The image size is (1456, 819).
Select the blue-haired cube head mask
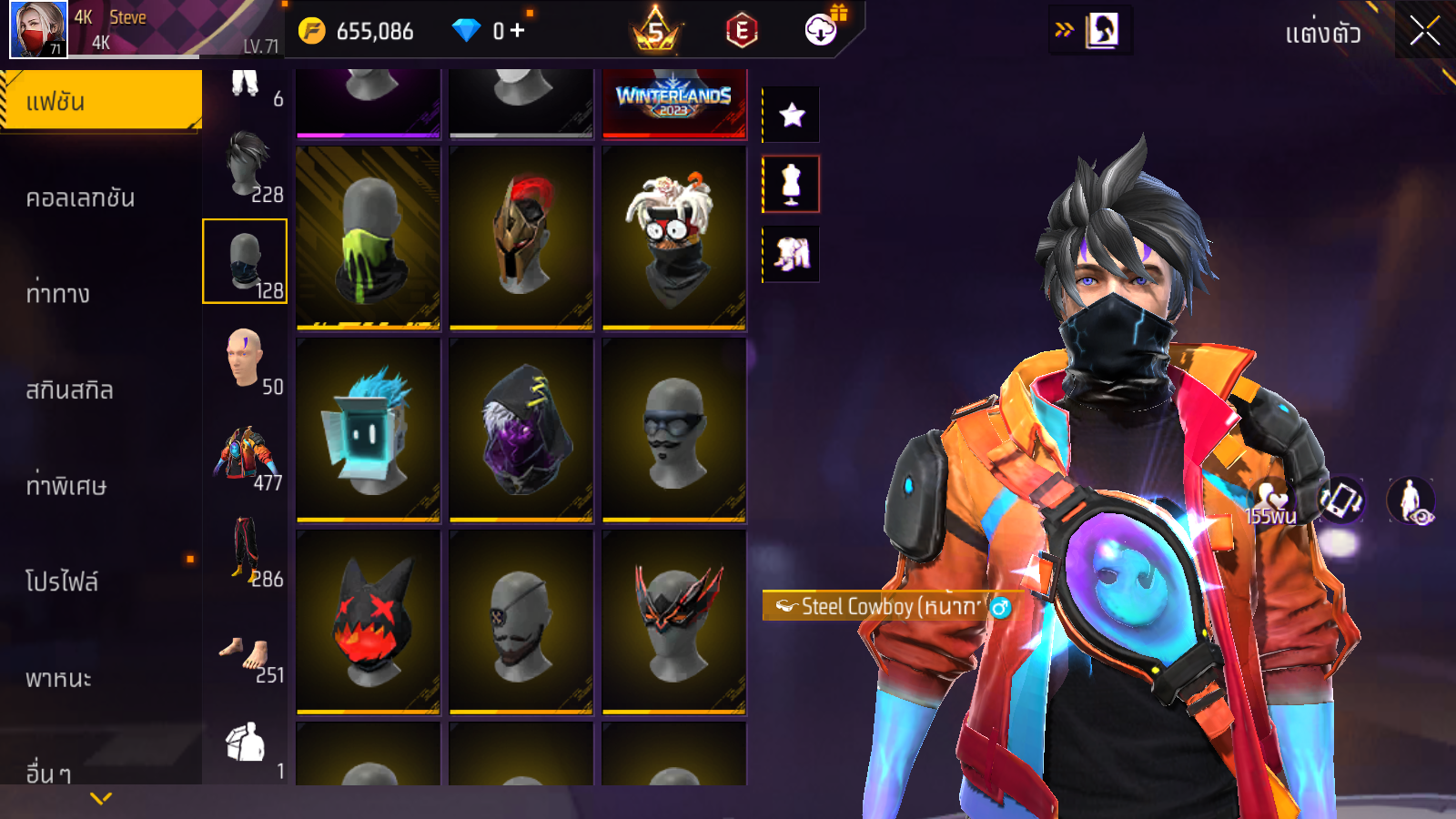[x=369, y=430]
